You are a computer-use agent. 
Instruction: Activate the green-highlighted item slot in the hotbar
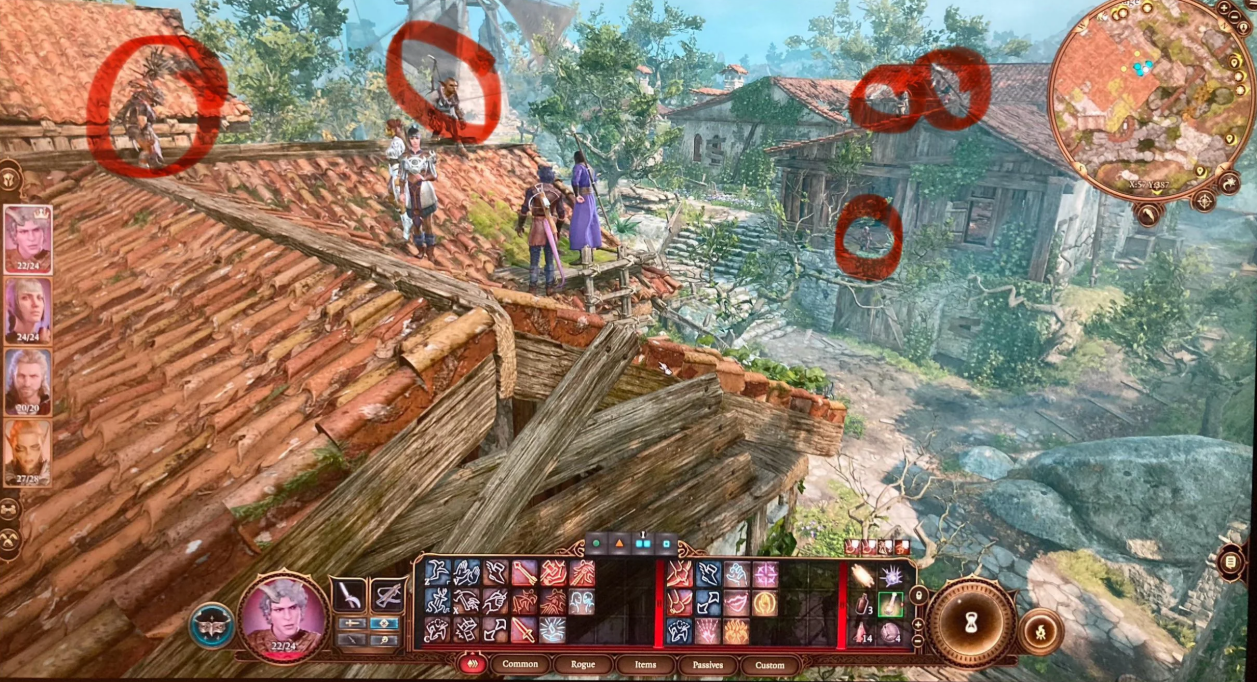(x=890, y=604)
